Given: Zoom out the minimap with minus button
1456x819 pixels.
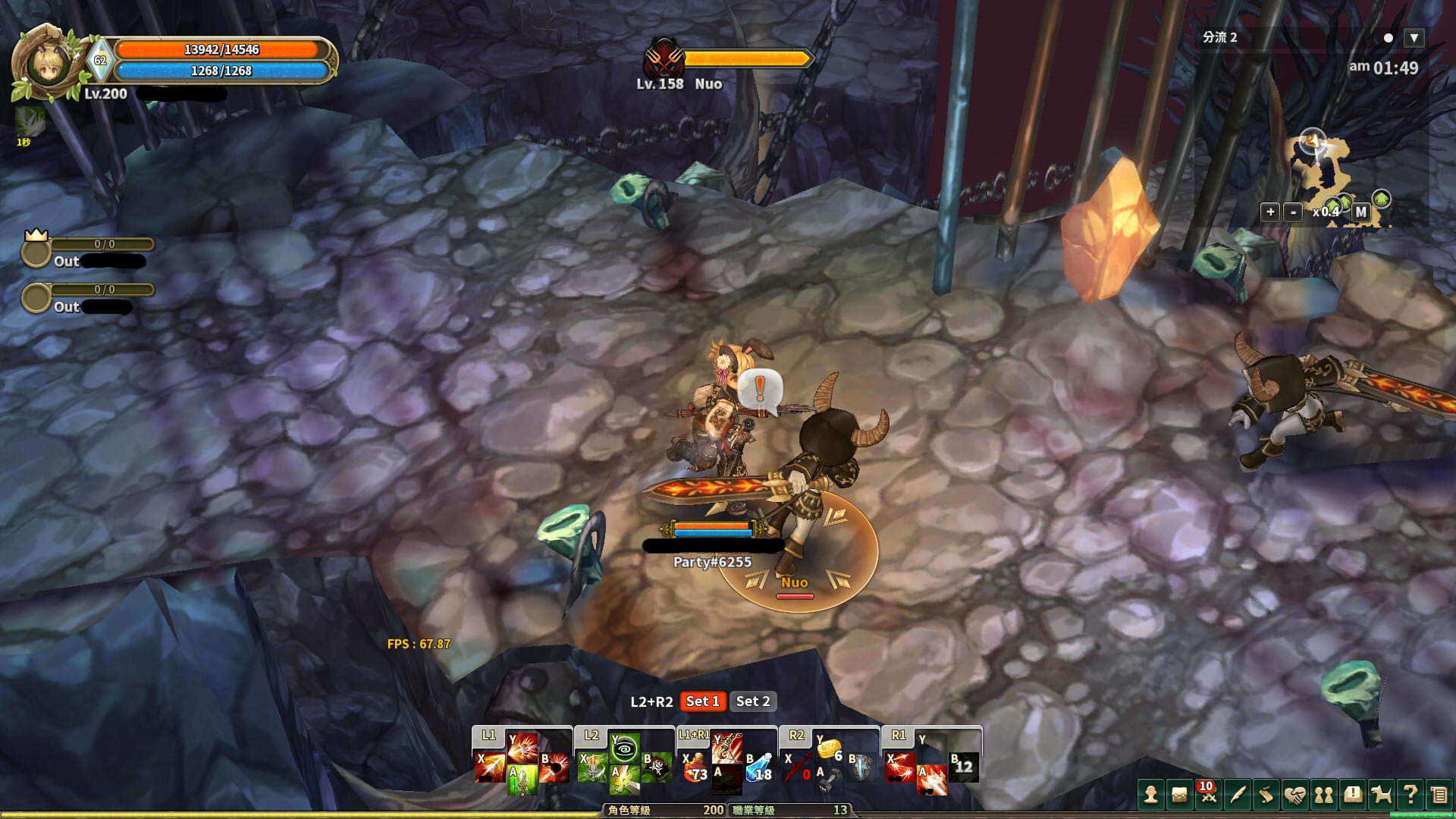Looking at the screenshot, I should [1294, 212].
